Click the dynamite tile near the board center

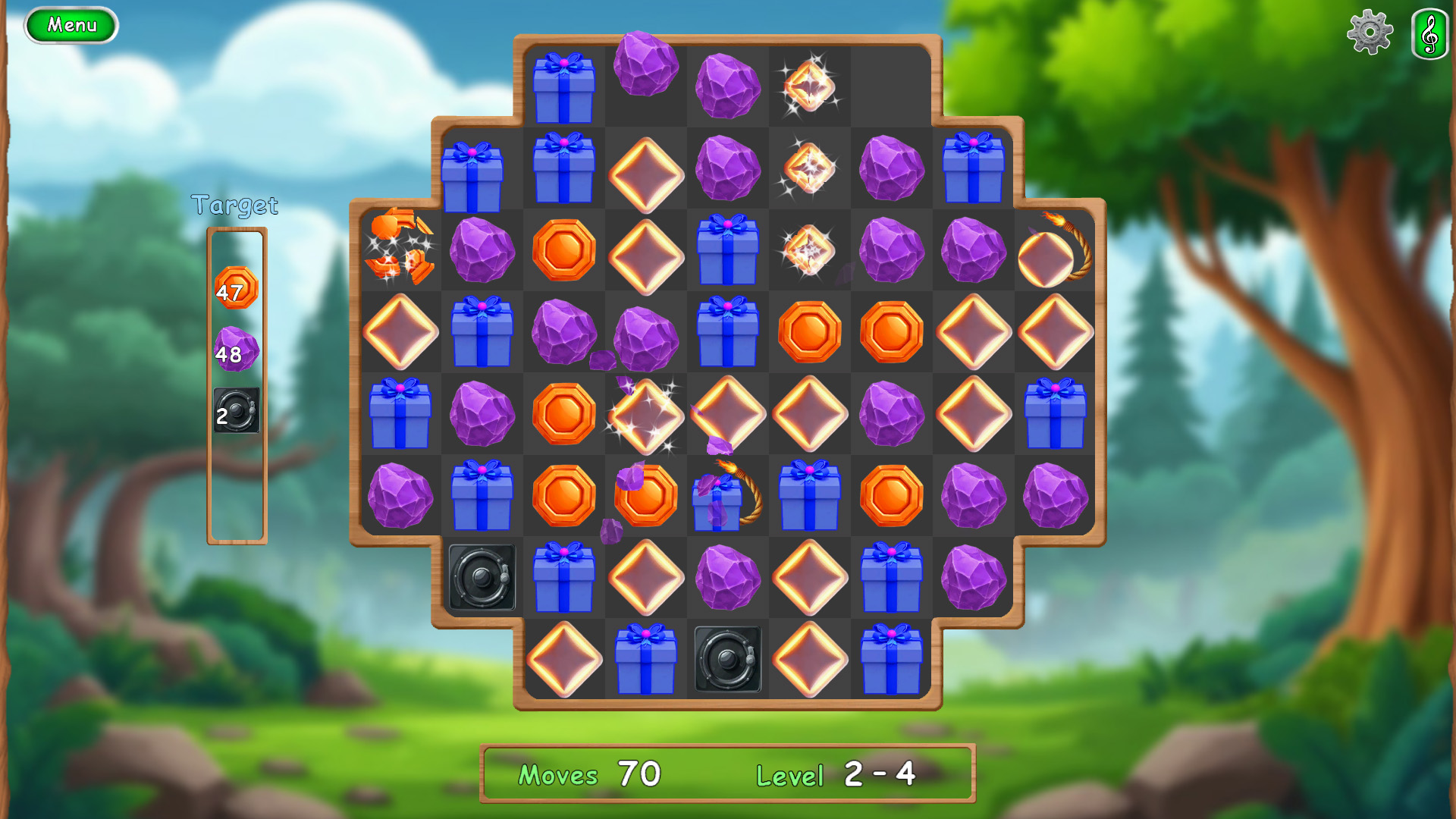click(726, 497)
